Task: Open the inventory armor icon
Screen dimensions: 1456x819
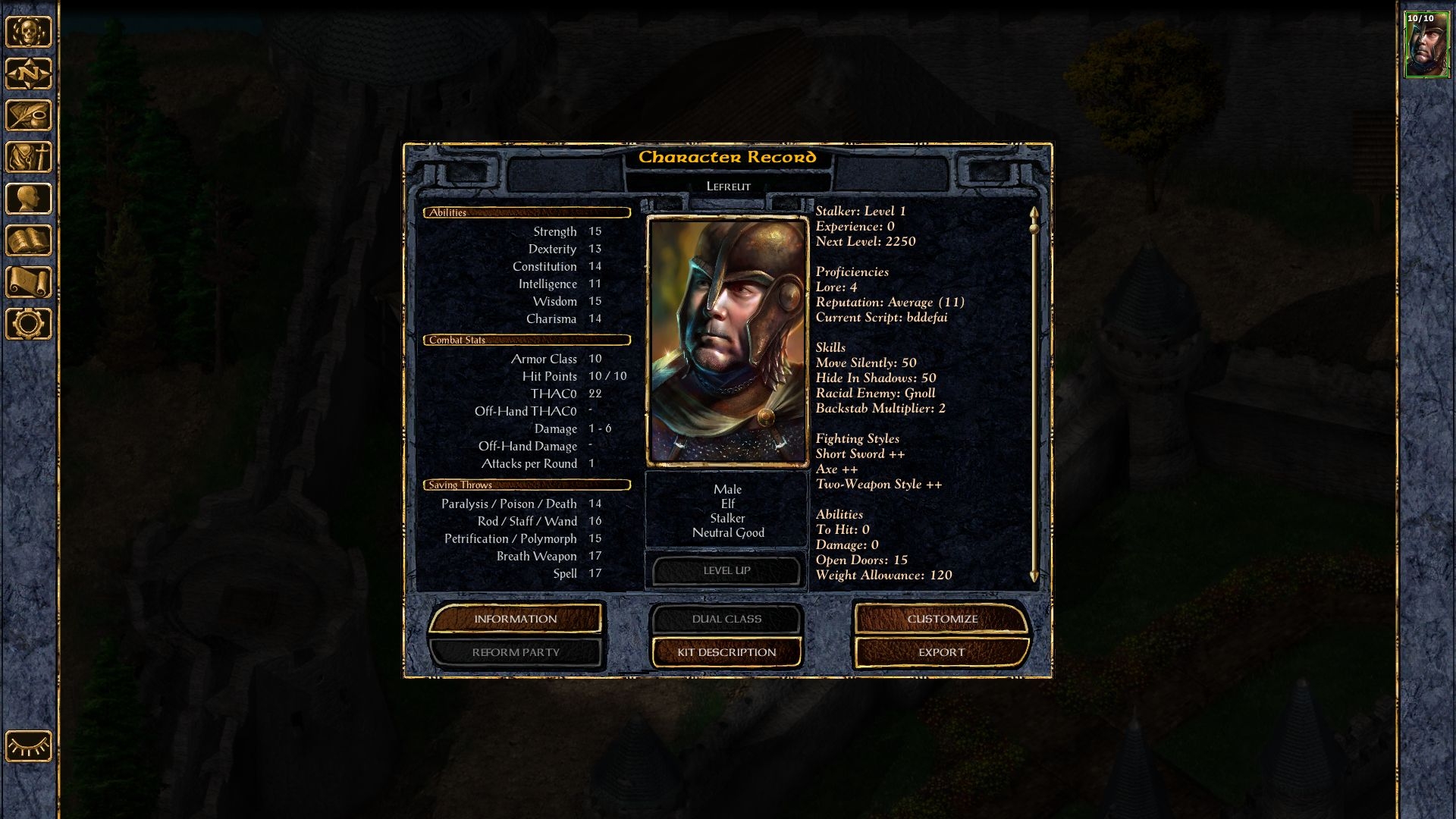Action: pos(29,157)
